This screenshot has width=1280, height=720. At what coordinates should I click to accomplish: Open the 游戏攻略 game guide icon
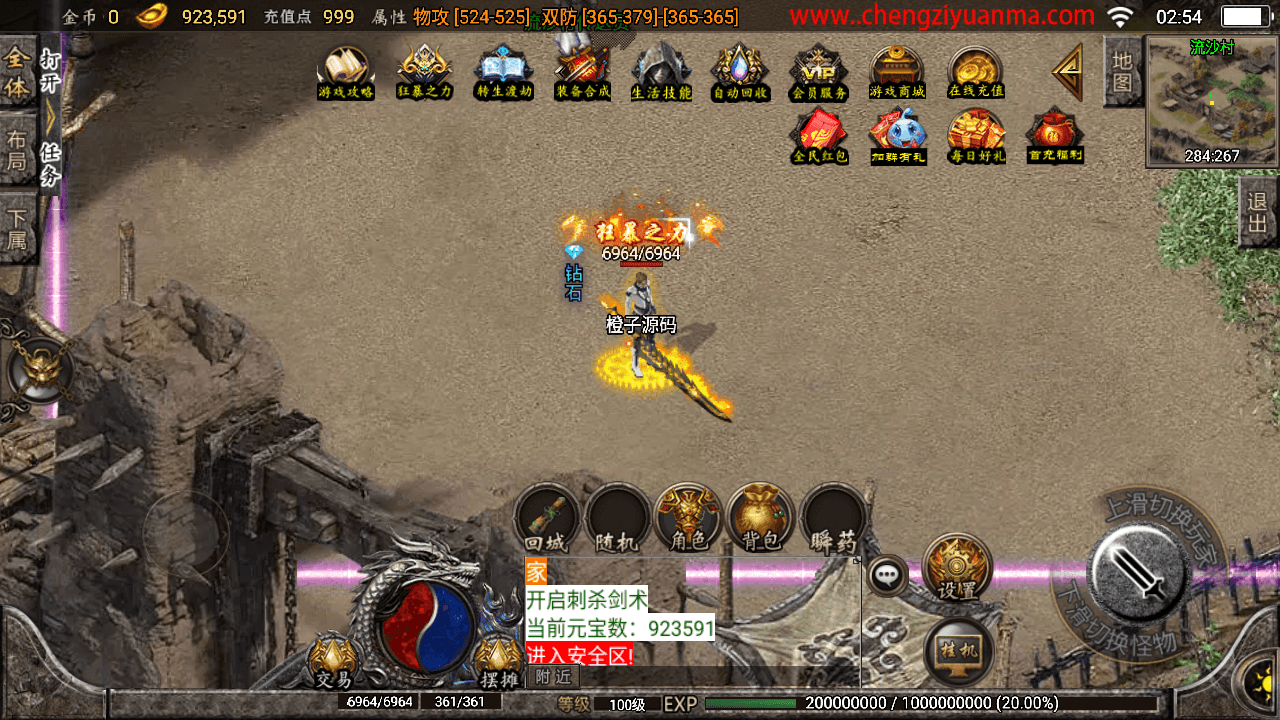pos(345,72)
